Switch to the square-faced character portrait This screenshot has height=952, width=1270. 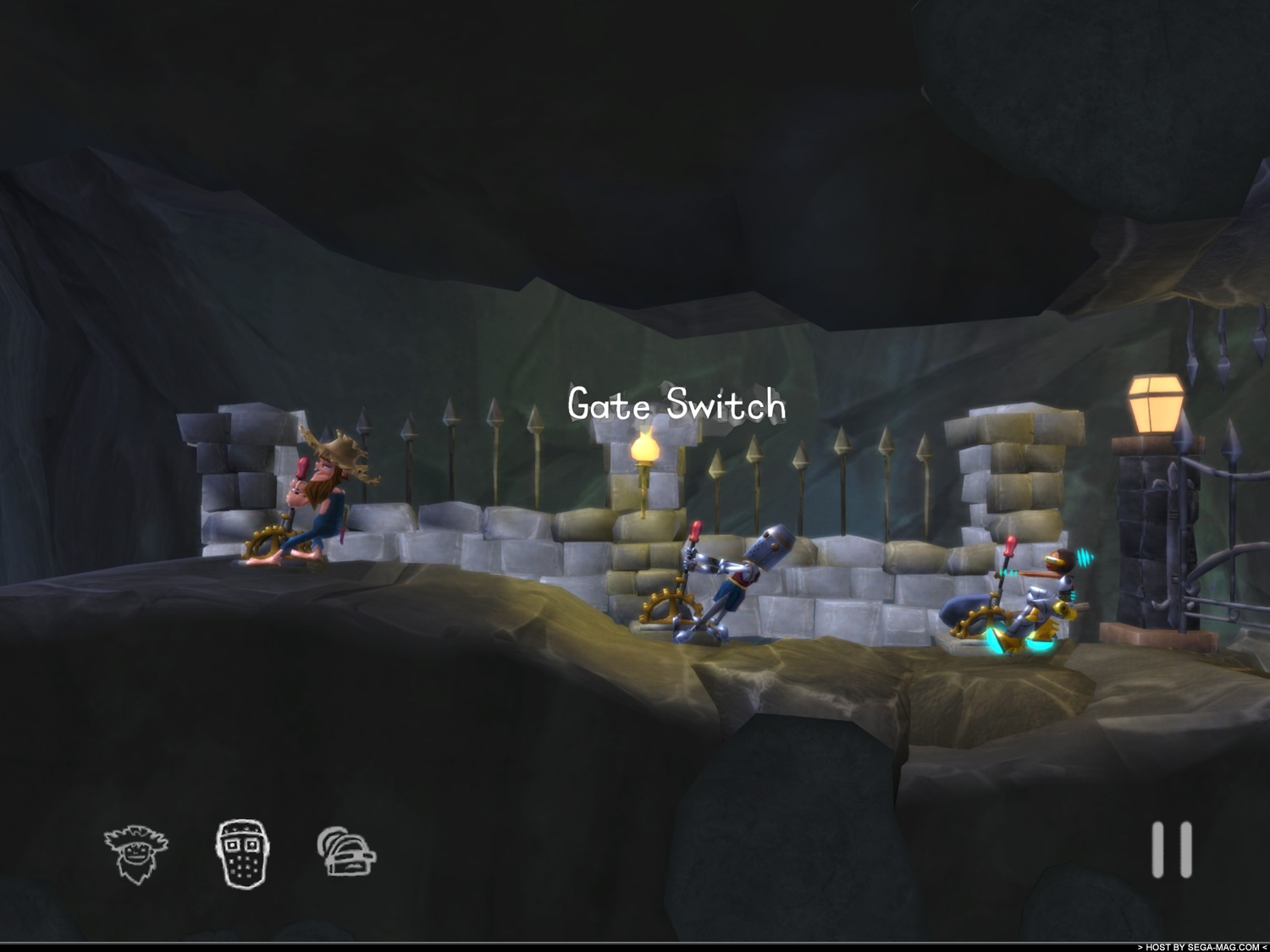click(x=242, y=852)
